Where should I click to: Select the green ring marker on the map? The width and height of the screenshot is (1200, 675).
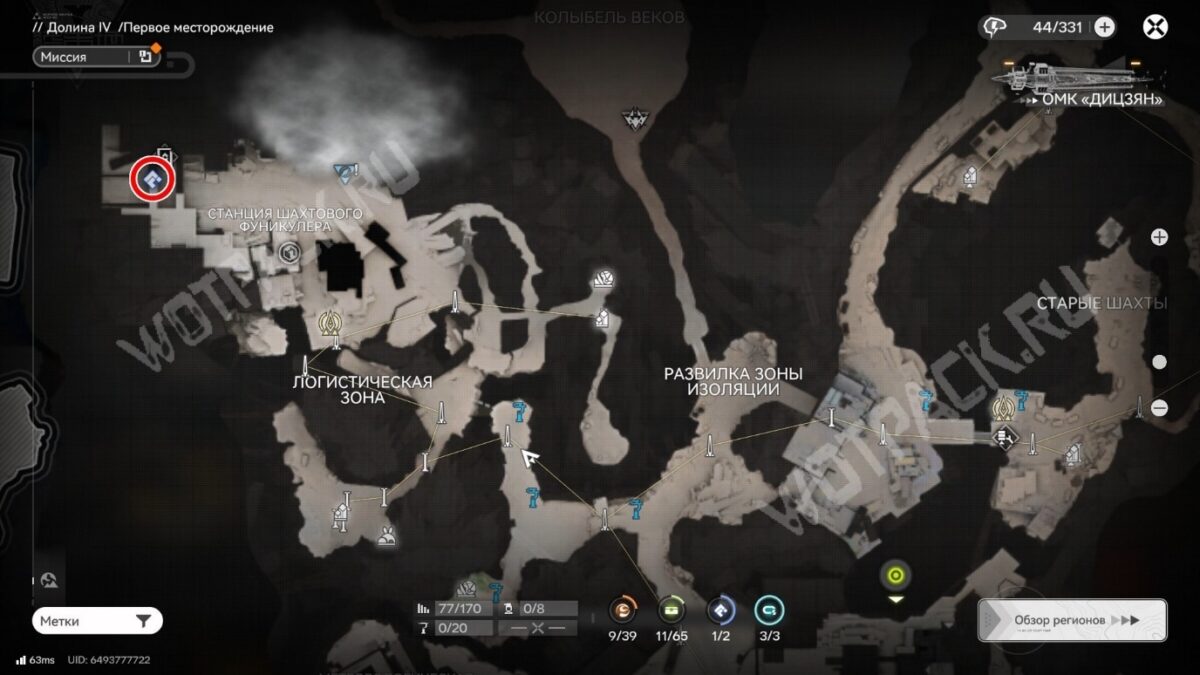pos(895,575)
